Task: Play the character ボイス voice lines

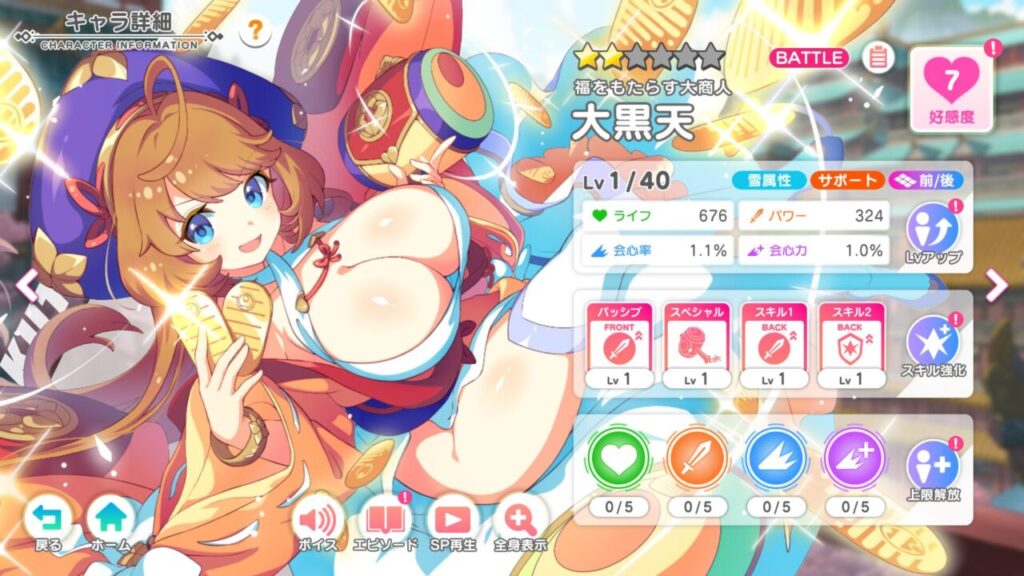Action: pyautogui.click(x=318, y=523)
